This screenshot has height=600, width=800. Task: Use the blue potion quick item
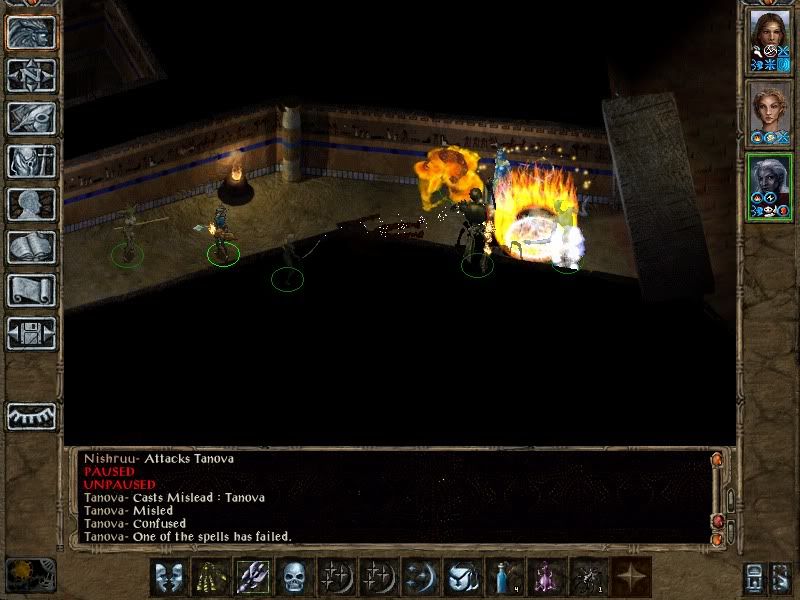point(503,576)
